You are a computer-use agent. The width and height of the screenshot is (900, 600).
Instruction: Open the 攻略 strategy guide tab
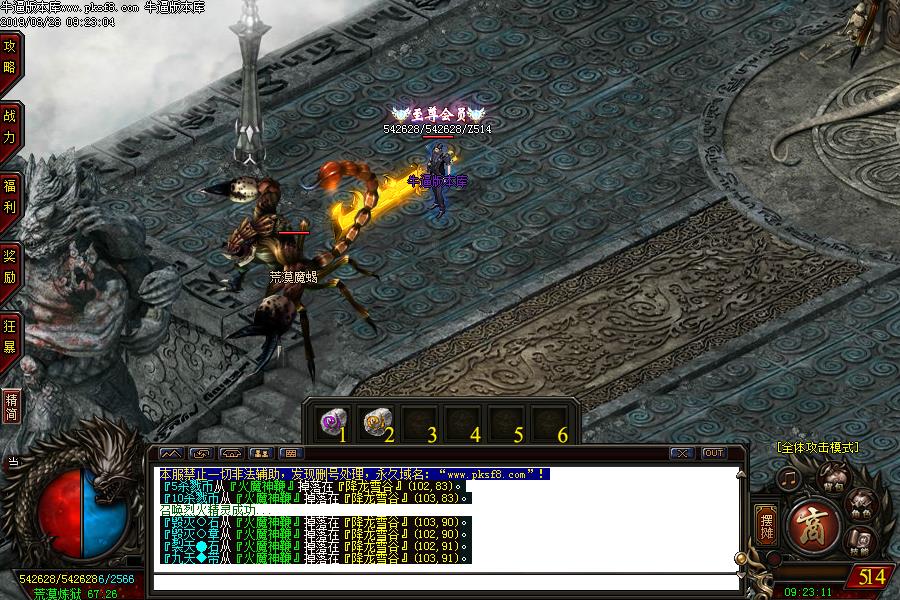pyautogui.click(x=10, y=57)
